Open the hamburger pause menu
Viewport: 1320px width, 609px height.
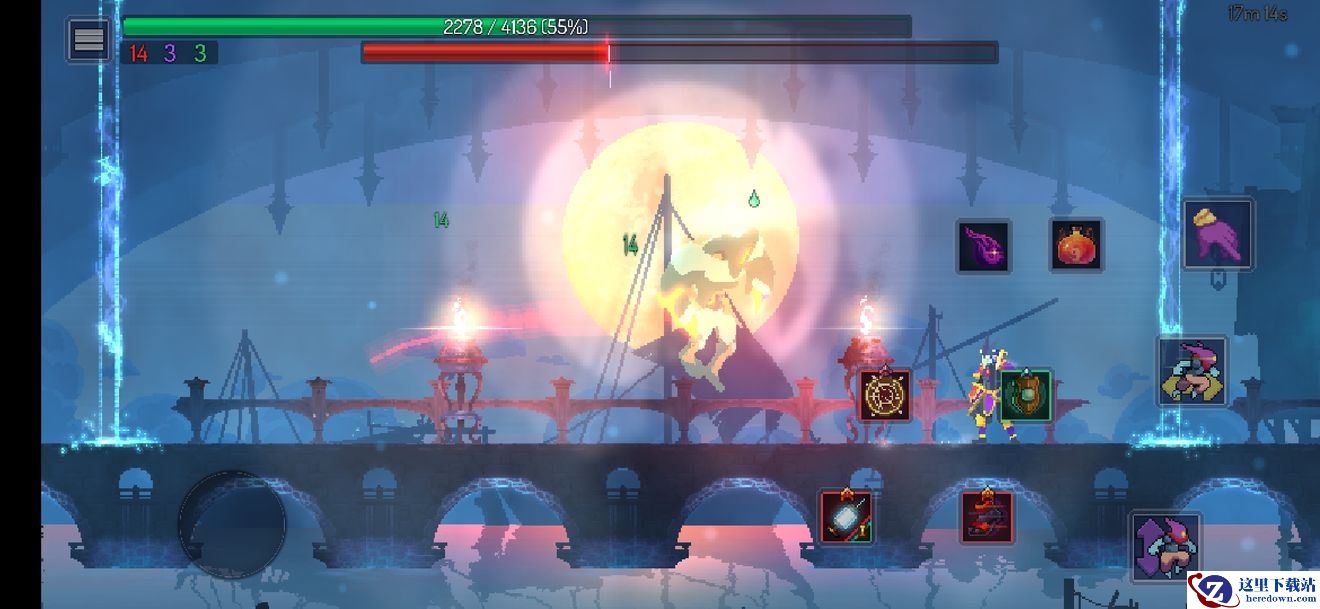pos(89,40)
